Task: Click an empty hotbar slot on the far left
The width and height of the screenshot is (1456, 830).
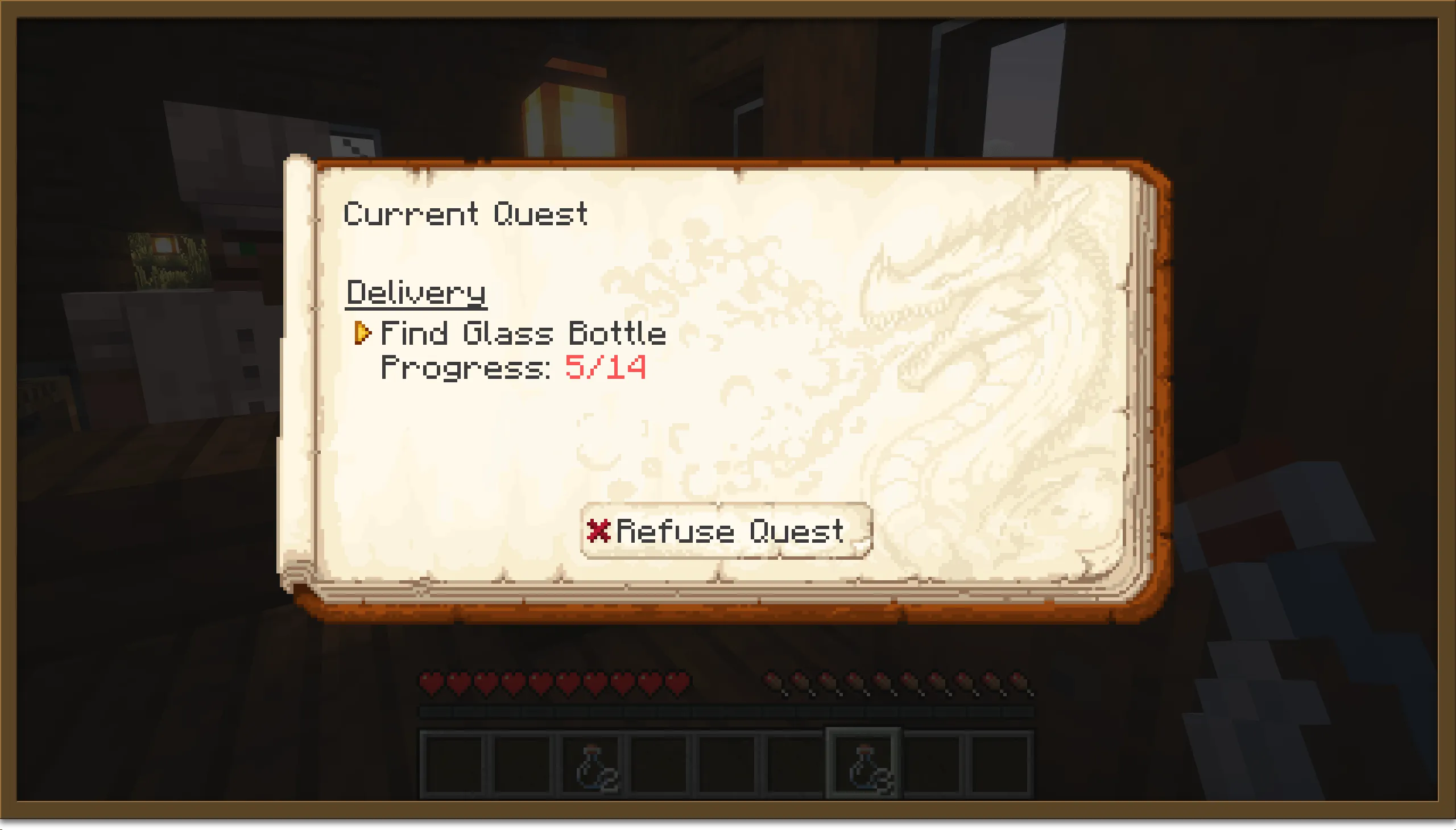Action: click(457, 760)
